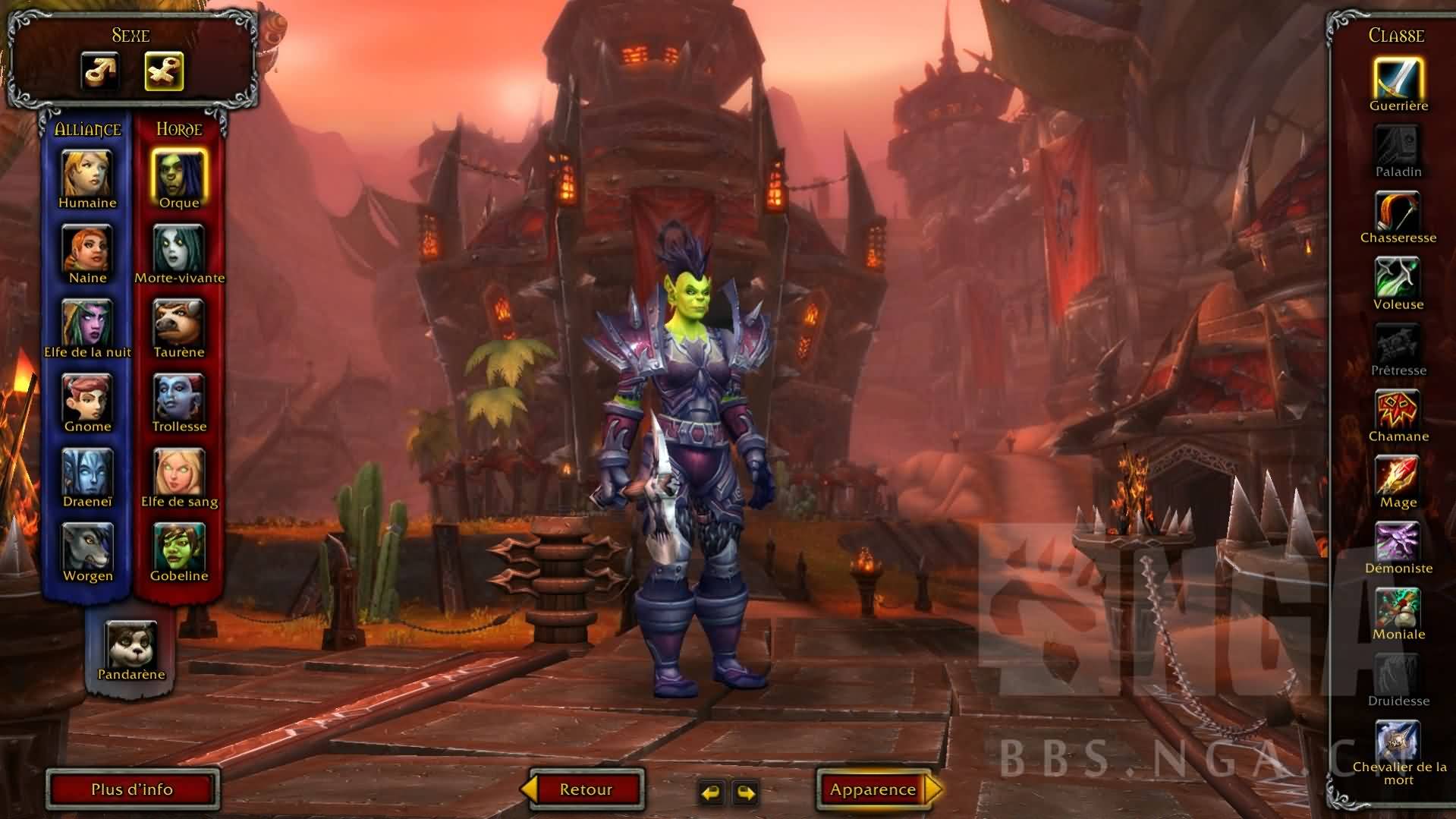Pick the Voleuse class icon
1456x819 pixels.
tap(1398, 277)
